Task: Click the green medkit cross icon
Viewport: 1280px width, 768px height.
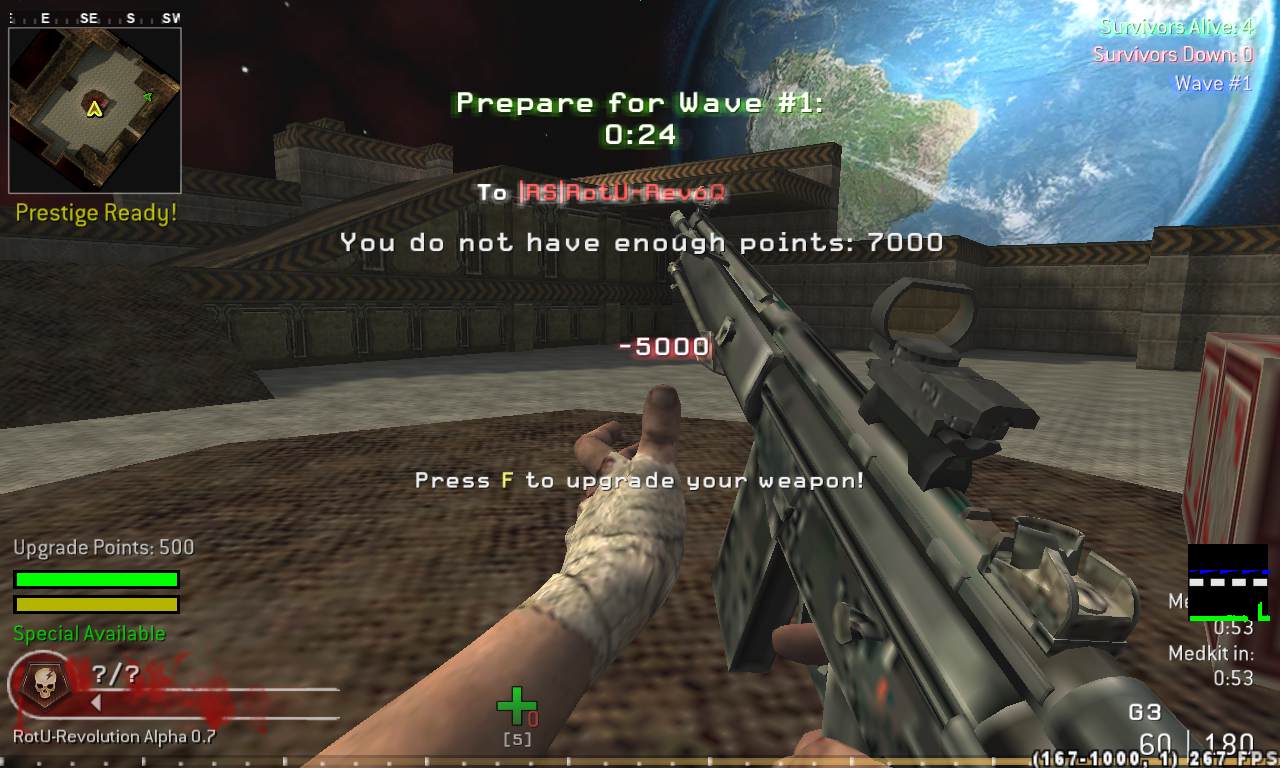Action: click(516, 705)
